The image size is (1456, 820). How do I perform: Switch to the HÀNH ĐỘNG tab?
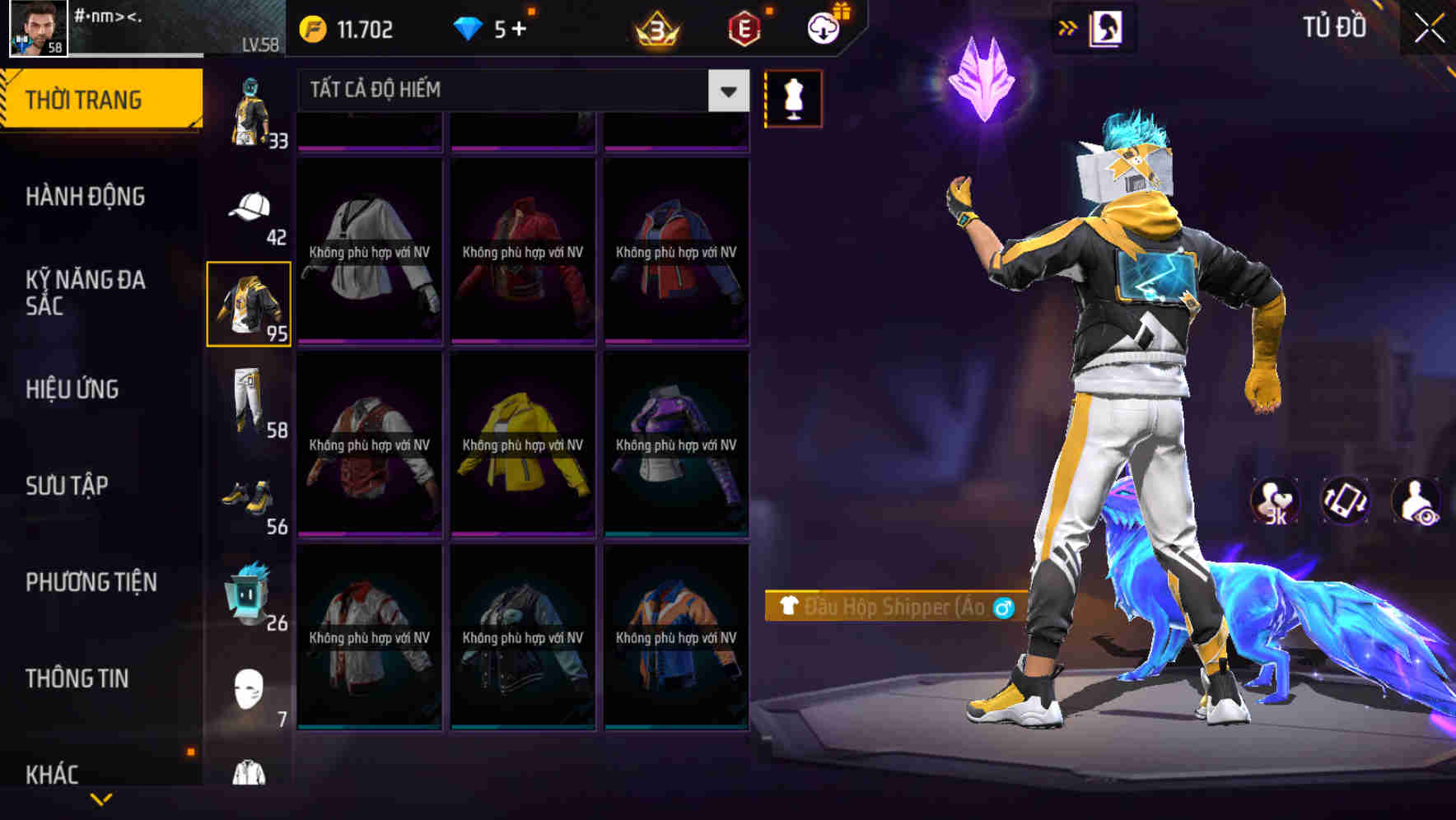[x=86, y=196]
